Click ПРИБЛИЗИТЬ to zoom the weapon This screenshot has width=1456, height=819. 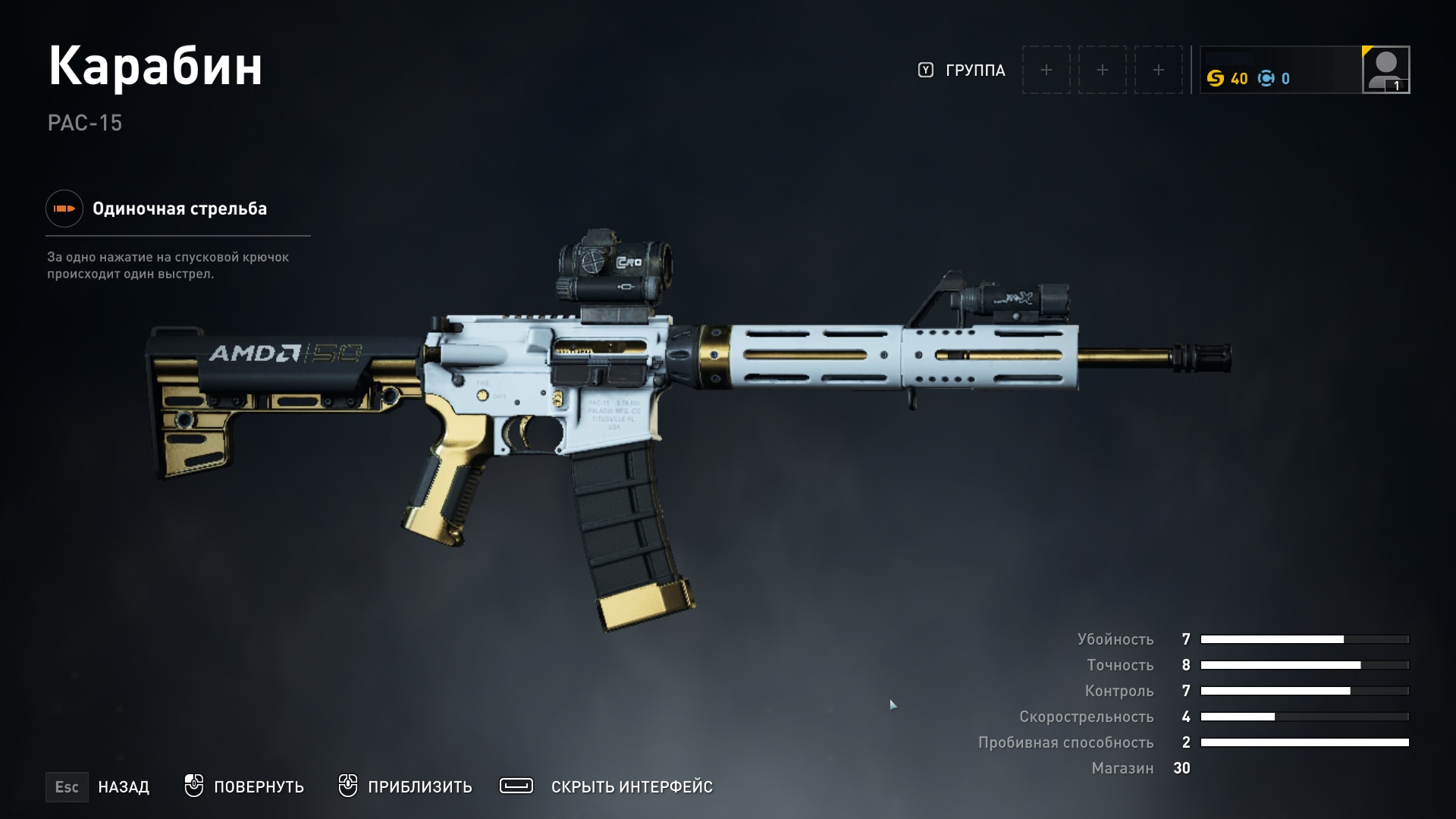419,787
